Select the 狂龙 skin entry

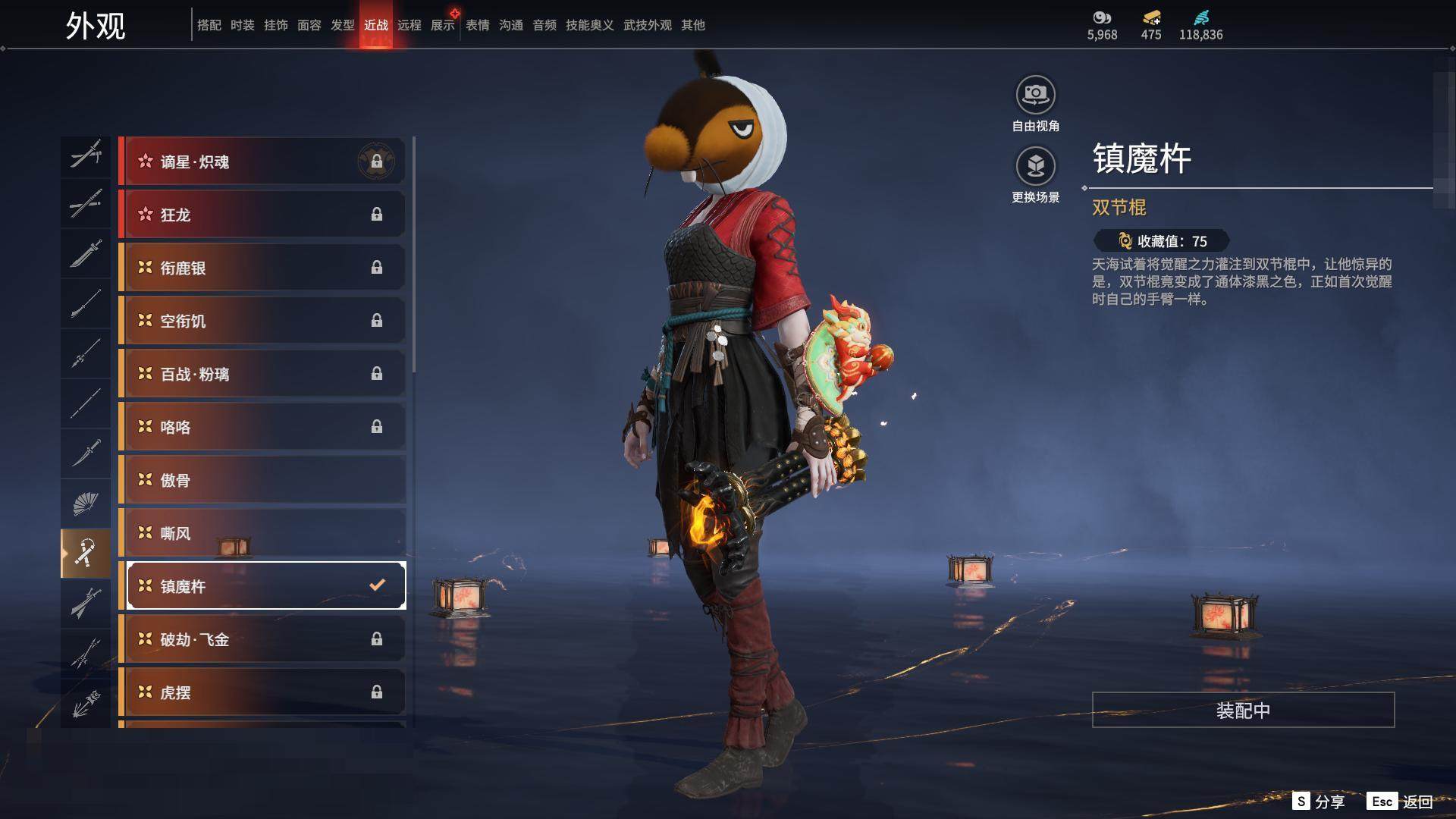[262, 215]
